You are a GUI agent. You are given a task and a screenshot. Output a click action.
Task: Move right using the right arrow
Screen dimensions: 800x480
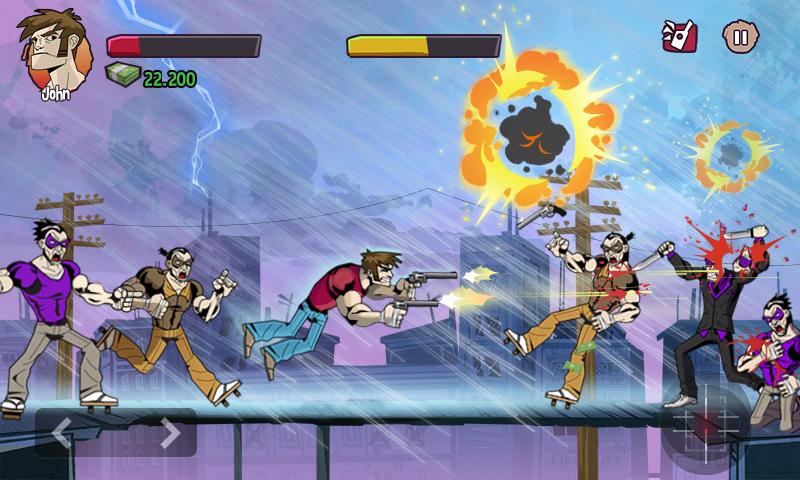pos(170,433)
